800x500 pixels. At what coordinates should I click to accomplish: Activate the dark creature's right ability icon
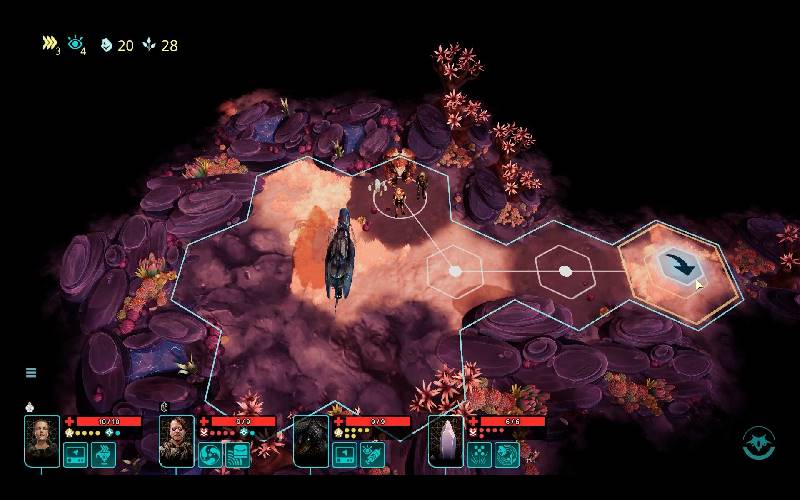tap(373, 455)
